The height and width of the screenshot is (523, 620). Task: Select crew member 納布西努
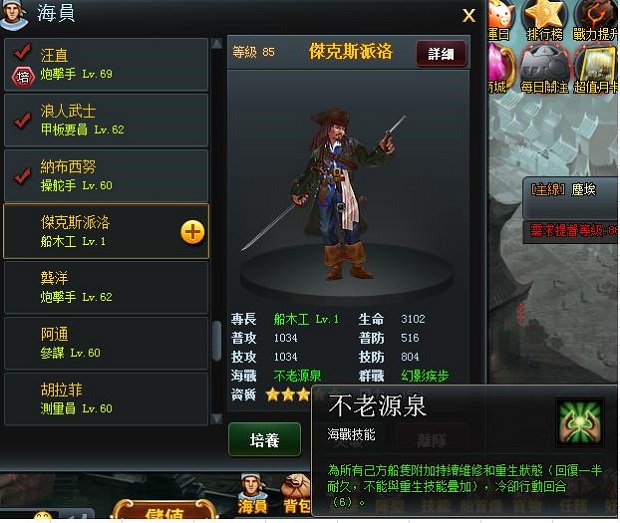coord(106,175)
